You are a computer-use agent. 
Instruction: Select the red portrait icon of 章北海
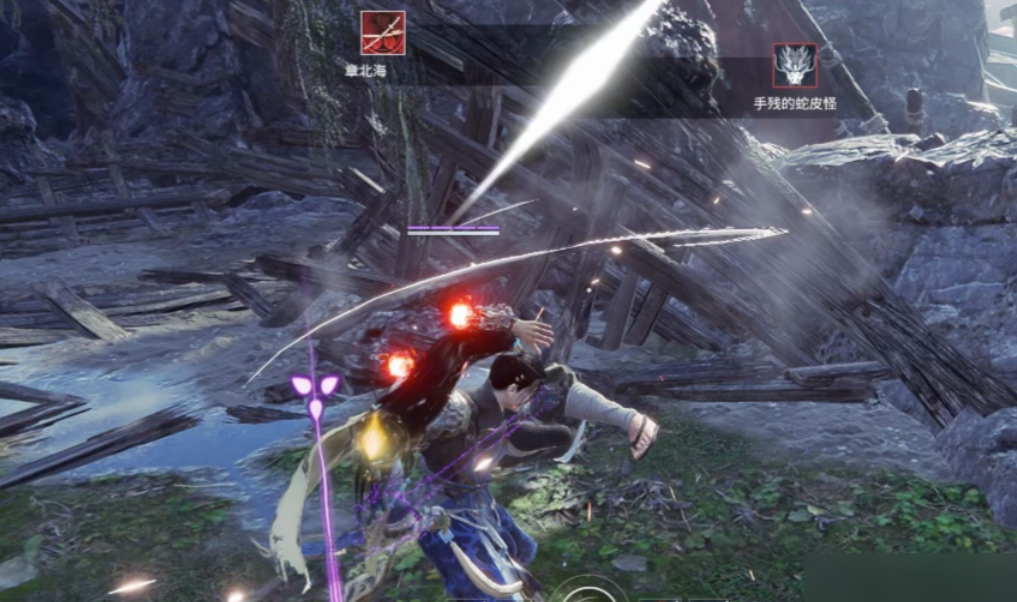[x=383, y=33]
